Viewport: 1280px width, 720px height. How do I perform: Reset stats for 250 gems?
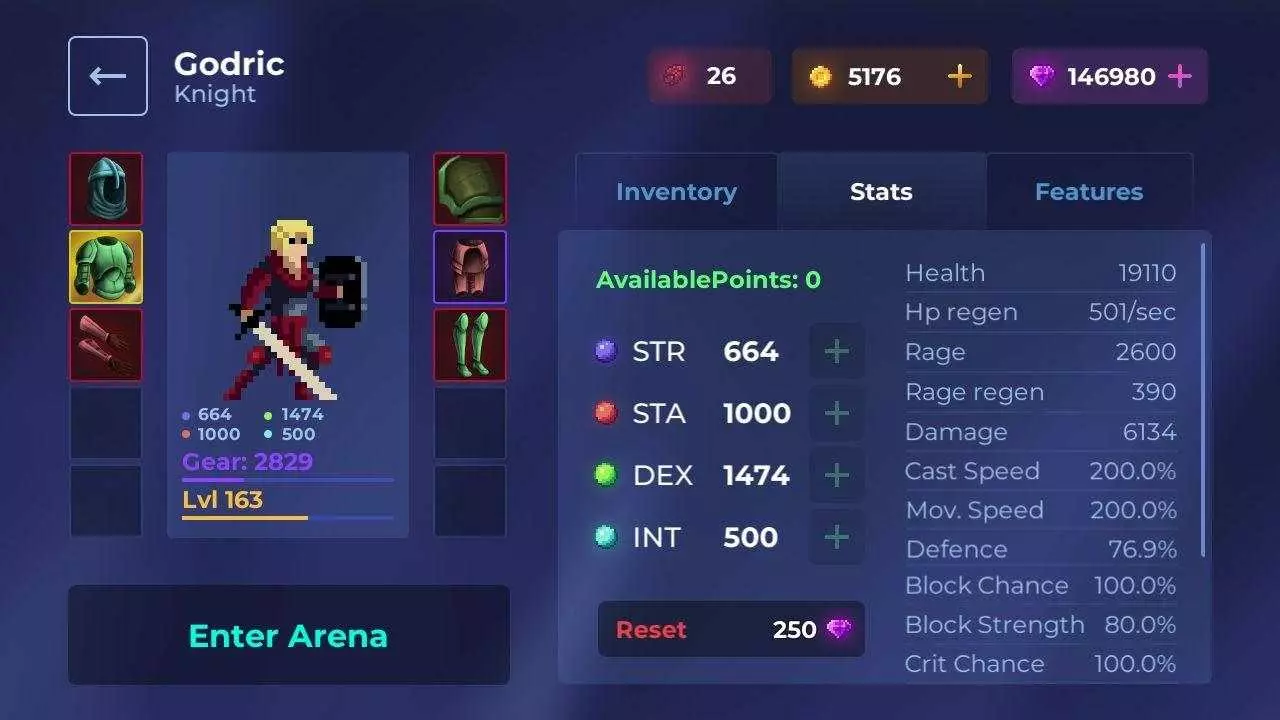(731, 629)
